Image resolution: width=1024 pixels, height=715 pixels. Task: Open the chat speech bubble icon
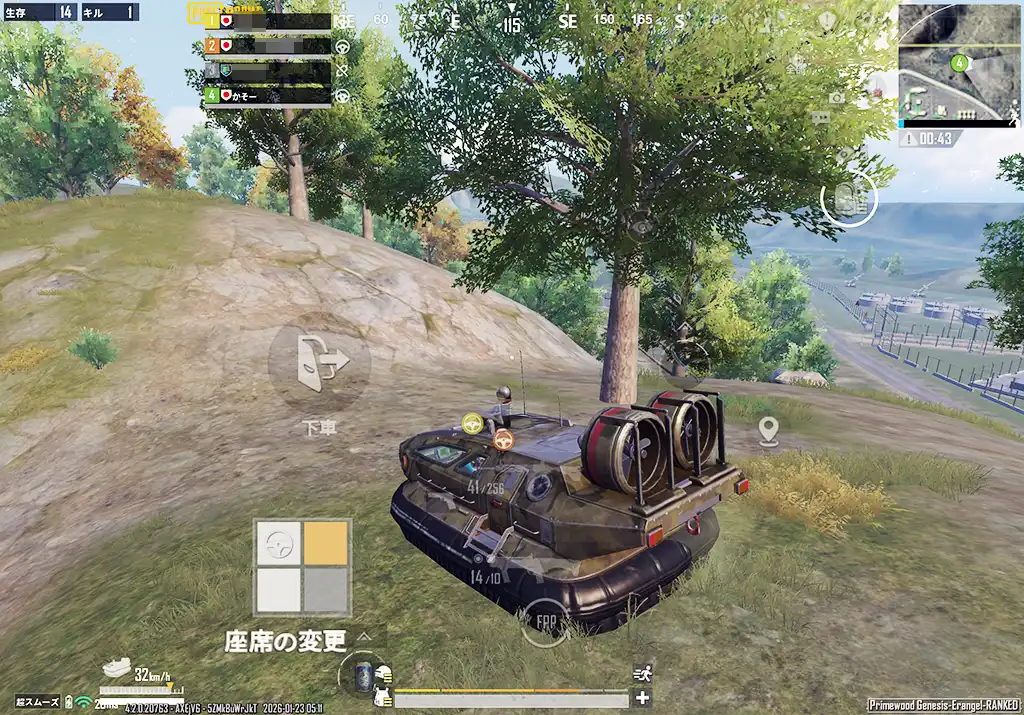pos(821,118)
